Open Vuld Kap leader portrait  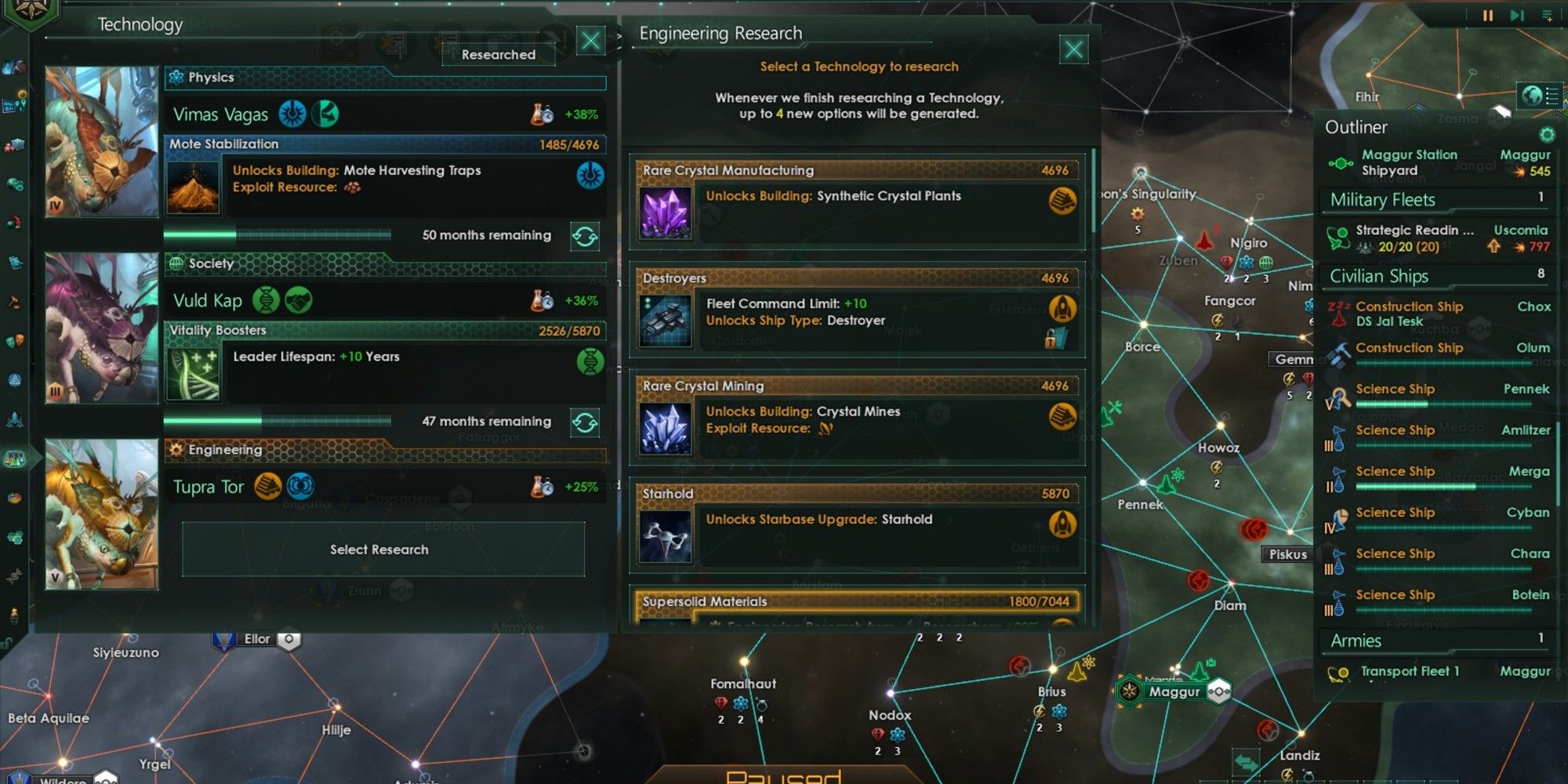coord(102,328)
